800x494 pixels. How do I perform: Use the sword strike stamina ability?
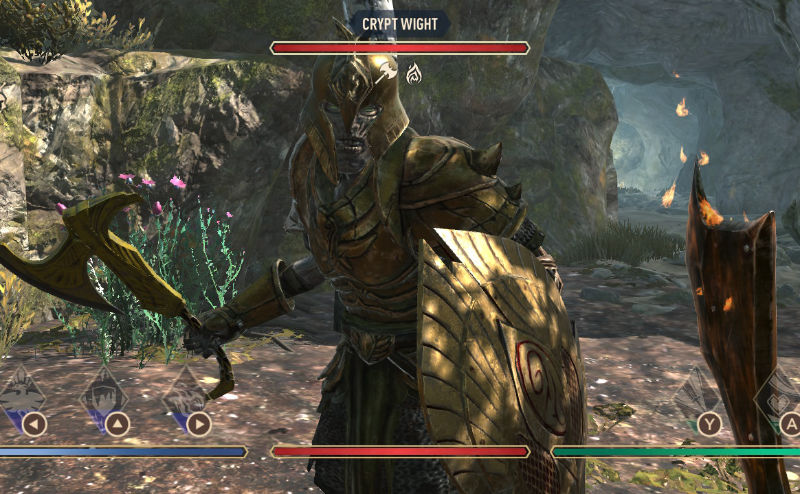[x=698, y=395]
